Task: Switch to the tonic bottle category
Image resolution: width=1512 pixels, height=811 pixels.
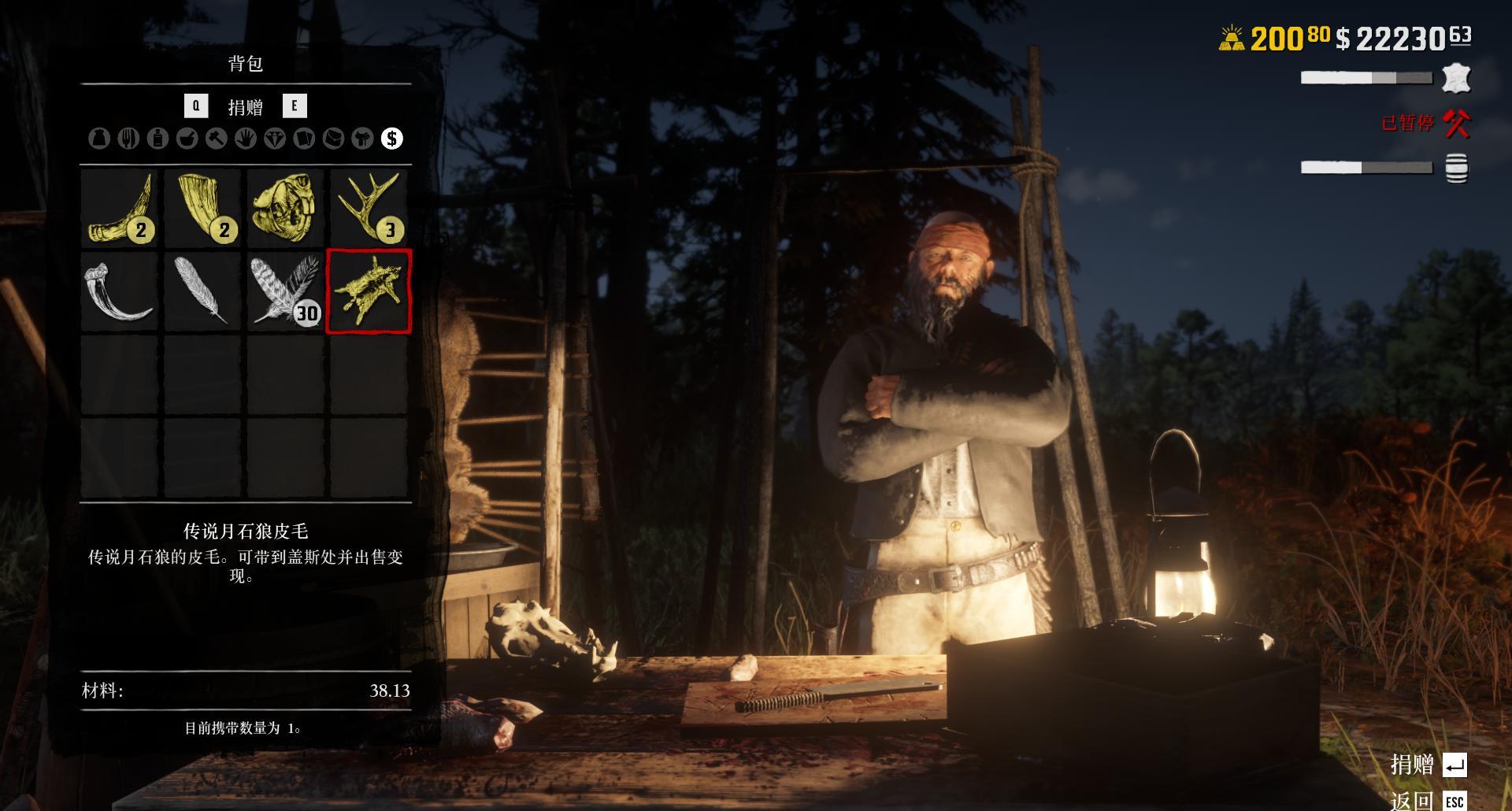Action: pos(157,139)
